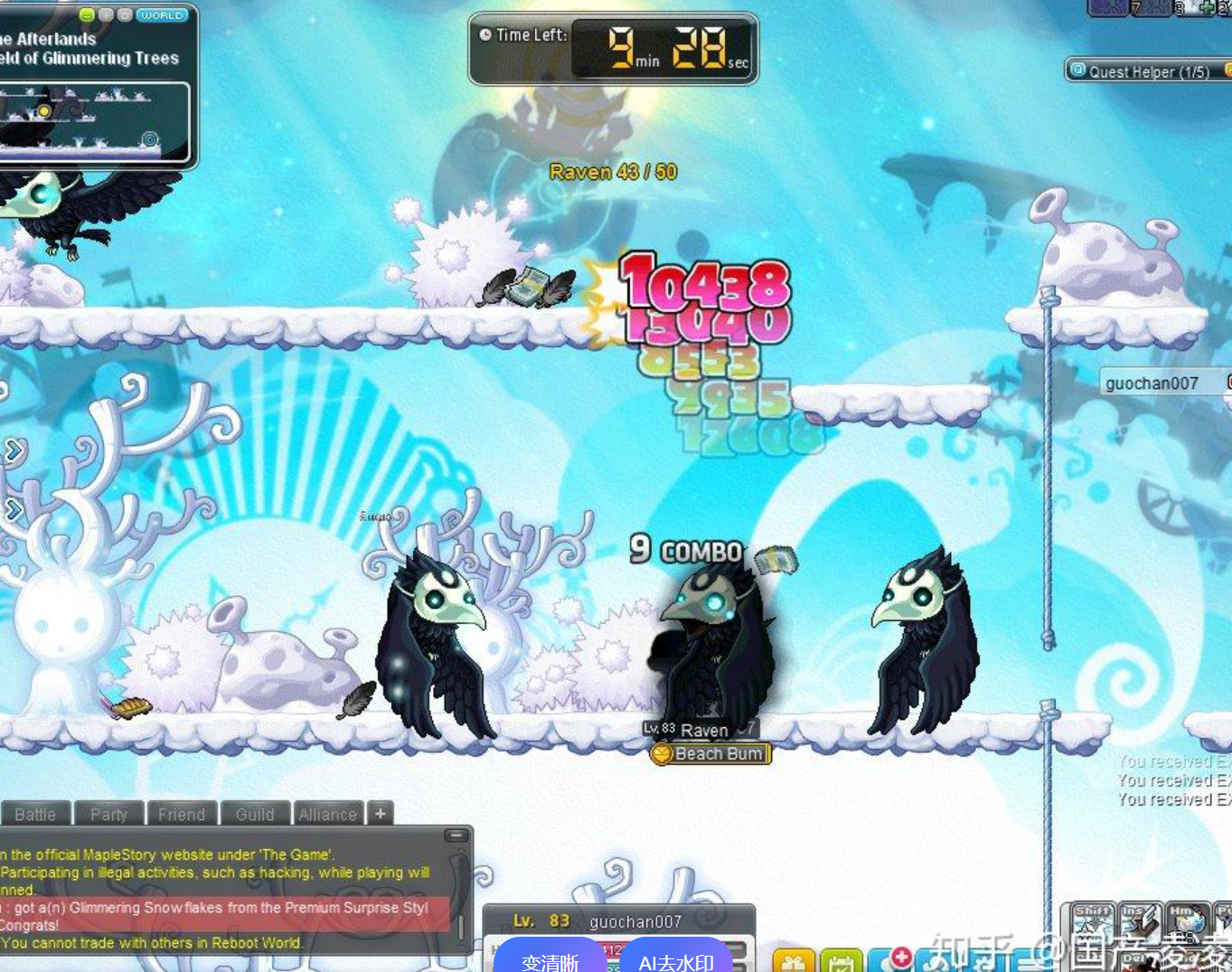The width and height of the screenshot is (1232, 972).
Task: Minimize the minimap with the green button
Action: coord(87,15)
